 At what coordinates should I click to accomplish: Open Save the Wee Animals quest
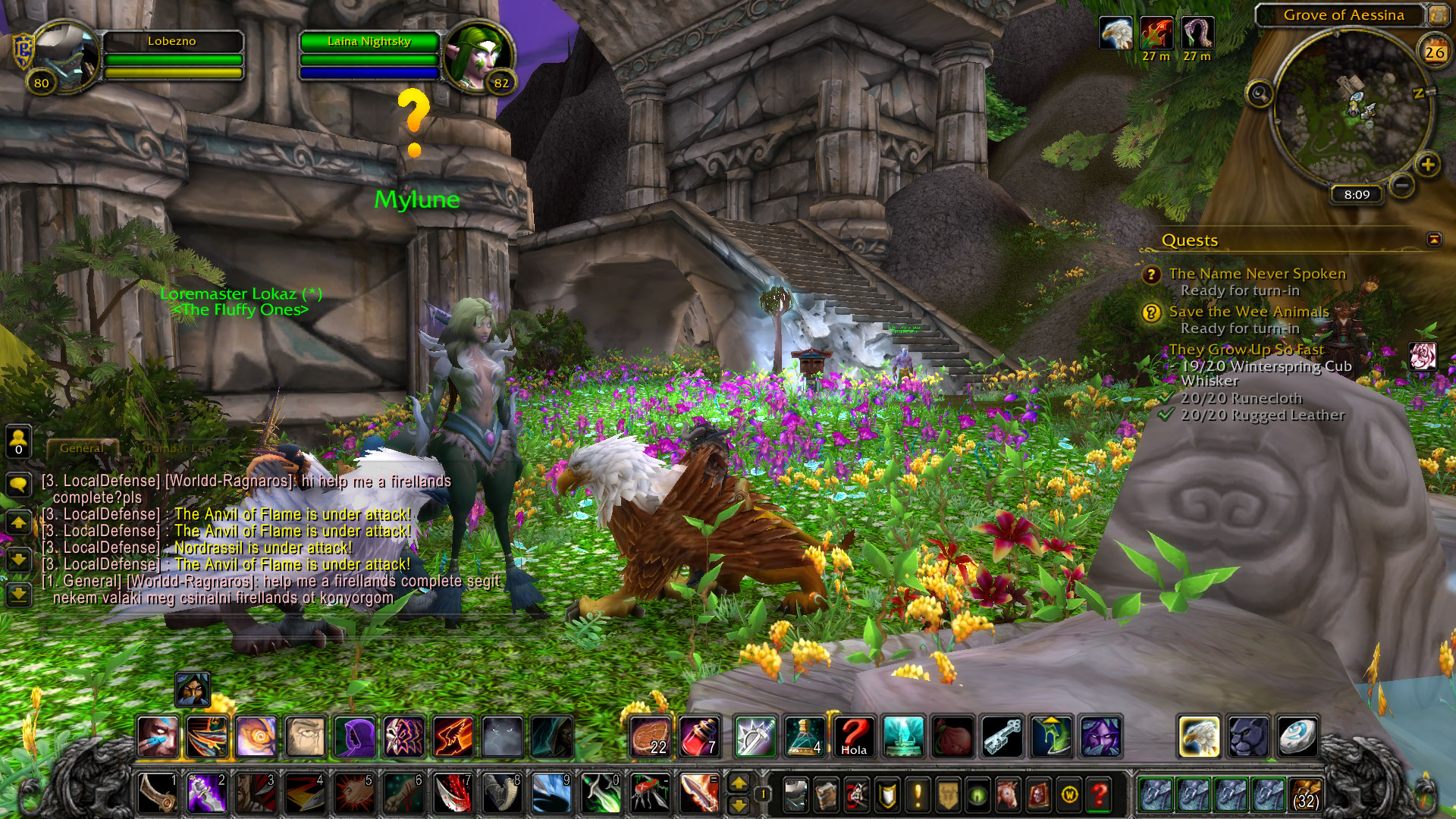click(1248, 312)
